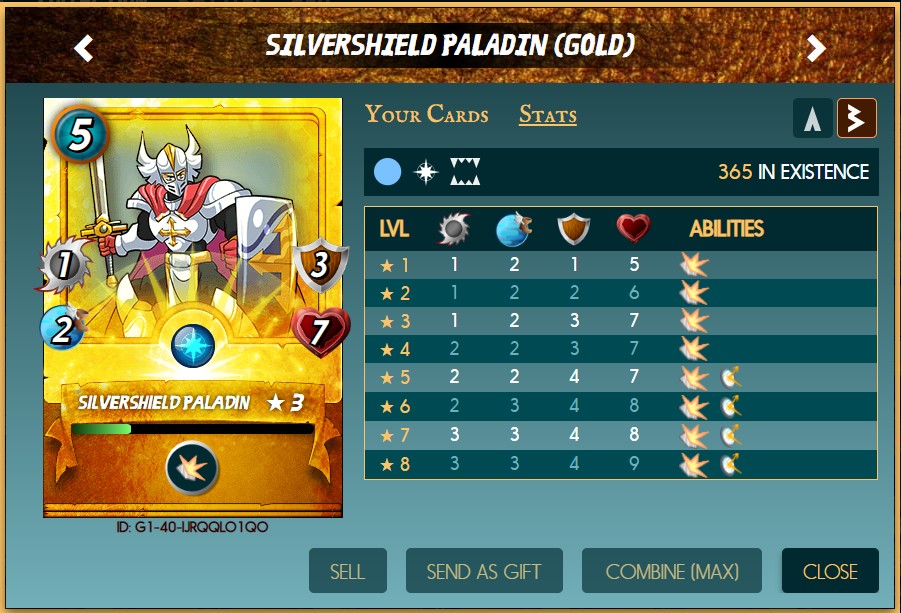901x613 pixels.
Task: Select the level 5 stats row
Action: tap(620, 379)
